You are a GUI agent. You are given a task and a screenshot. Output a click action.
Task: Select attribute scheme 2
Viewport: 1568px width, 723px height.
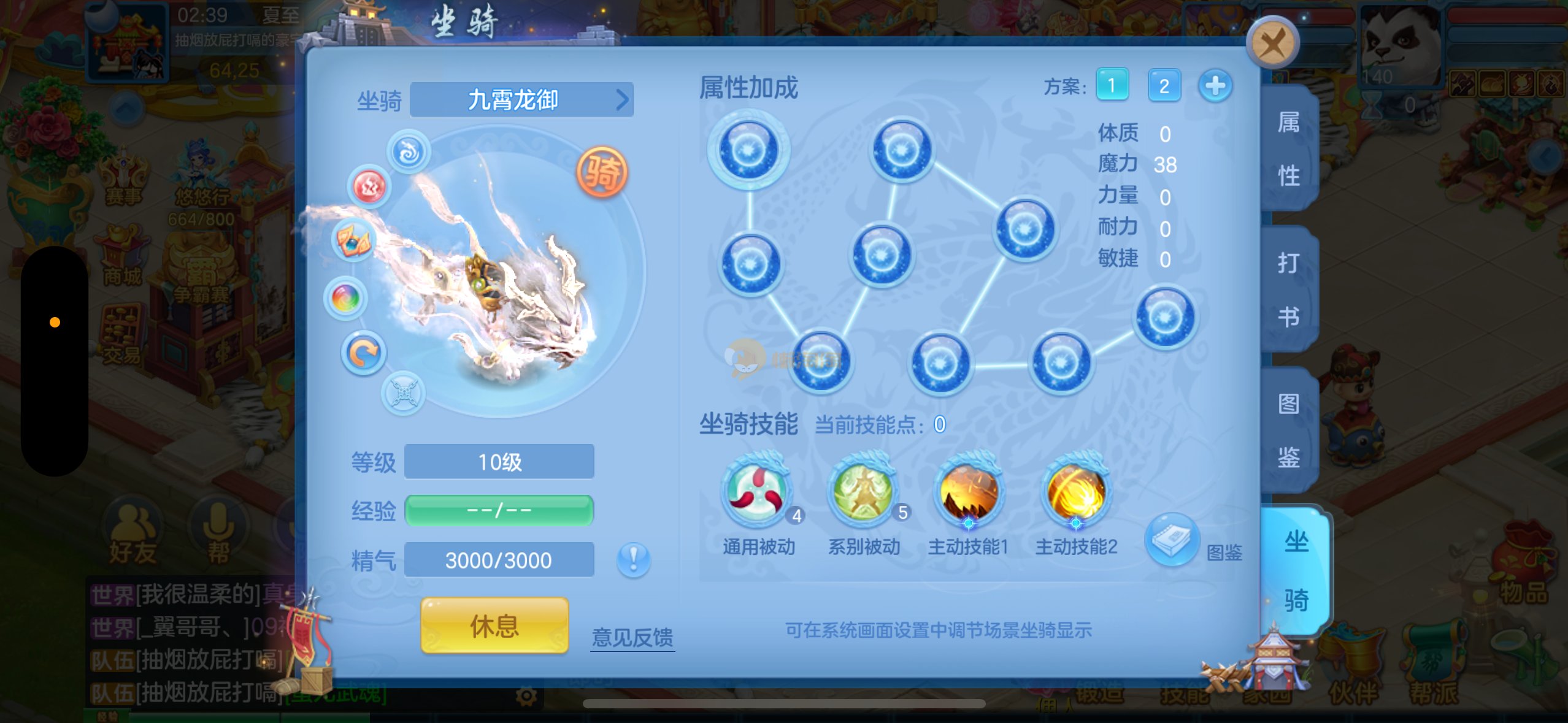pos(1164,85)
